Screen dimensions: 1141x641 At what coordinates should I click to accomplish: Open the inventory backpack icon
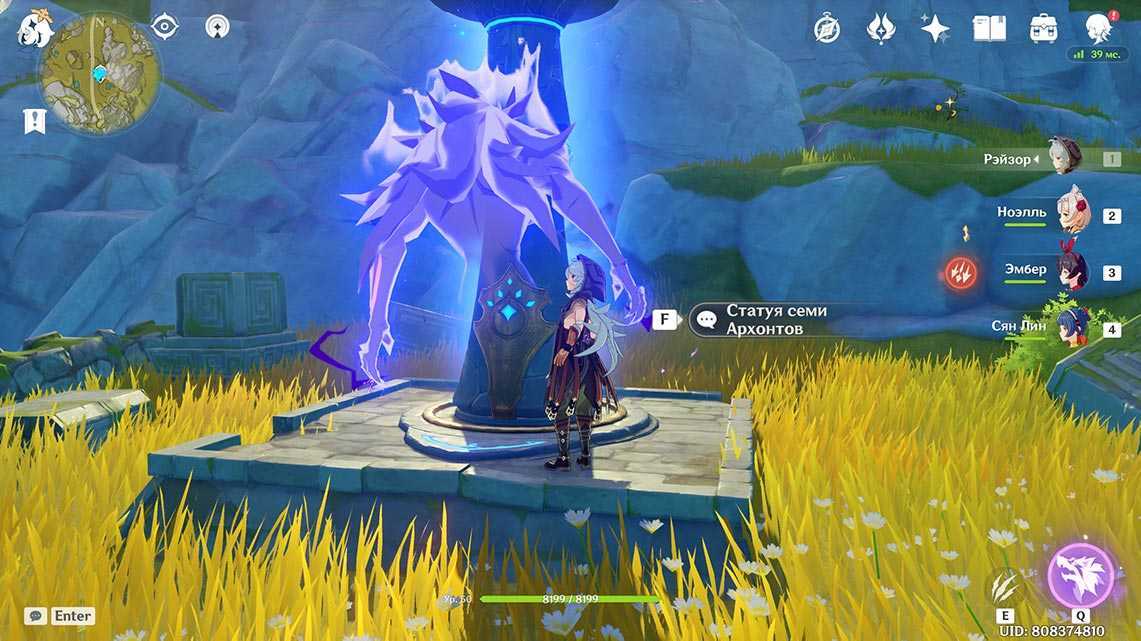(1044, 28)
